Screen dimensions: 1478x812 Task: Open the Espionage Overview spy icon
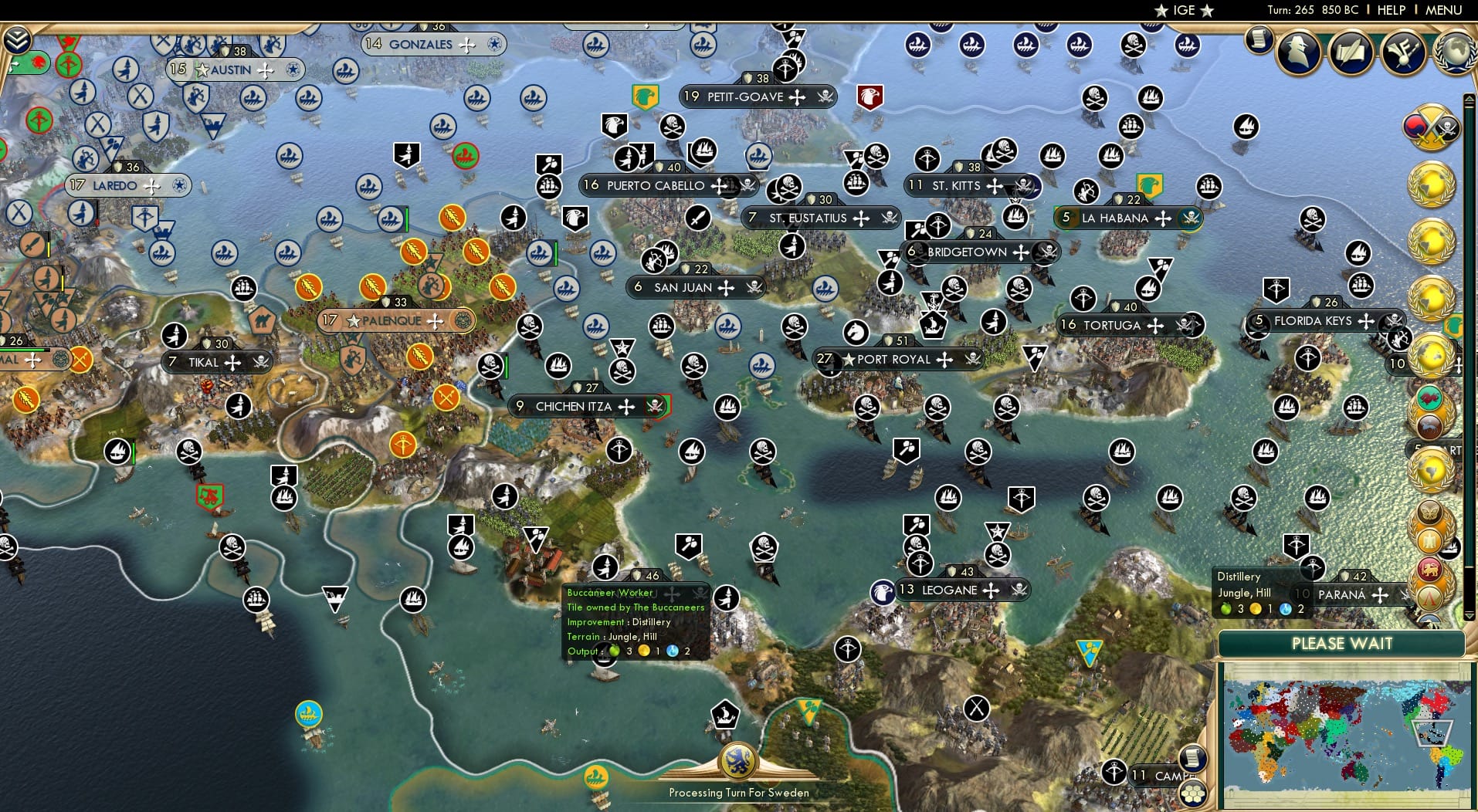1298,51
